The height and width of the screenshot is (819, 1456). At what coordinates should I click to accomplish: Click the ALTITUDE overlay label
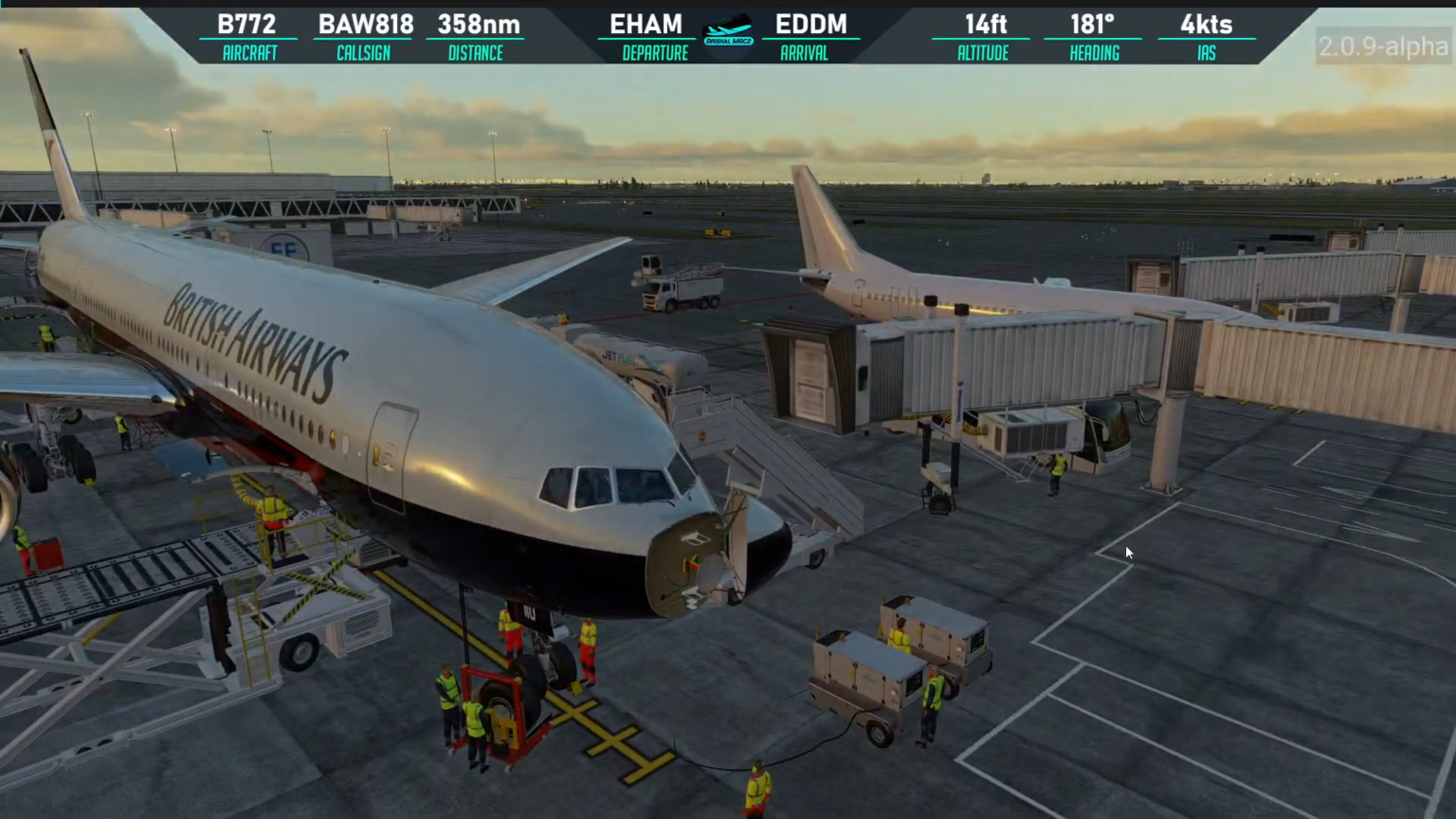[x=982, y=53]
